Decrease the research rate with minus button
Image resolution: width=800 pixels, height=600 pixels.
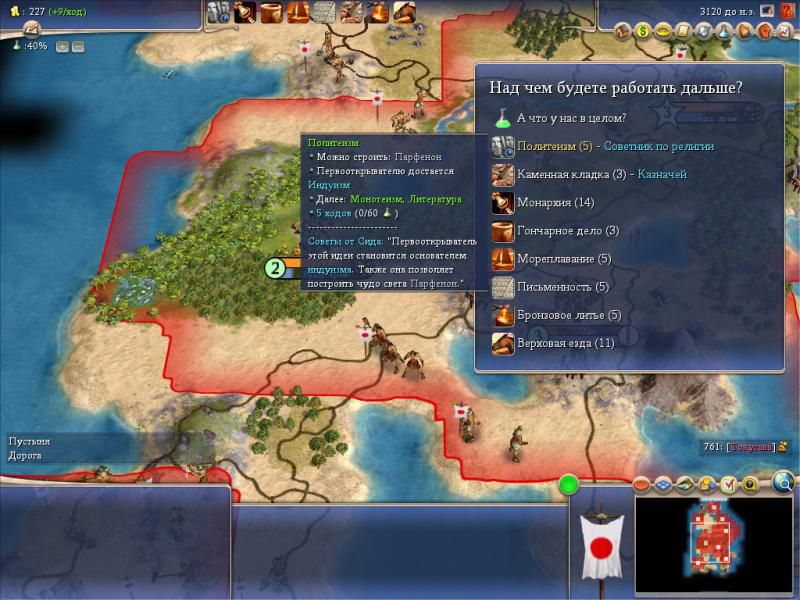pyautogui.click(x=78, y=46)
